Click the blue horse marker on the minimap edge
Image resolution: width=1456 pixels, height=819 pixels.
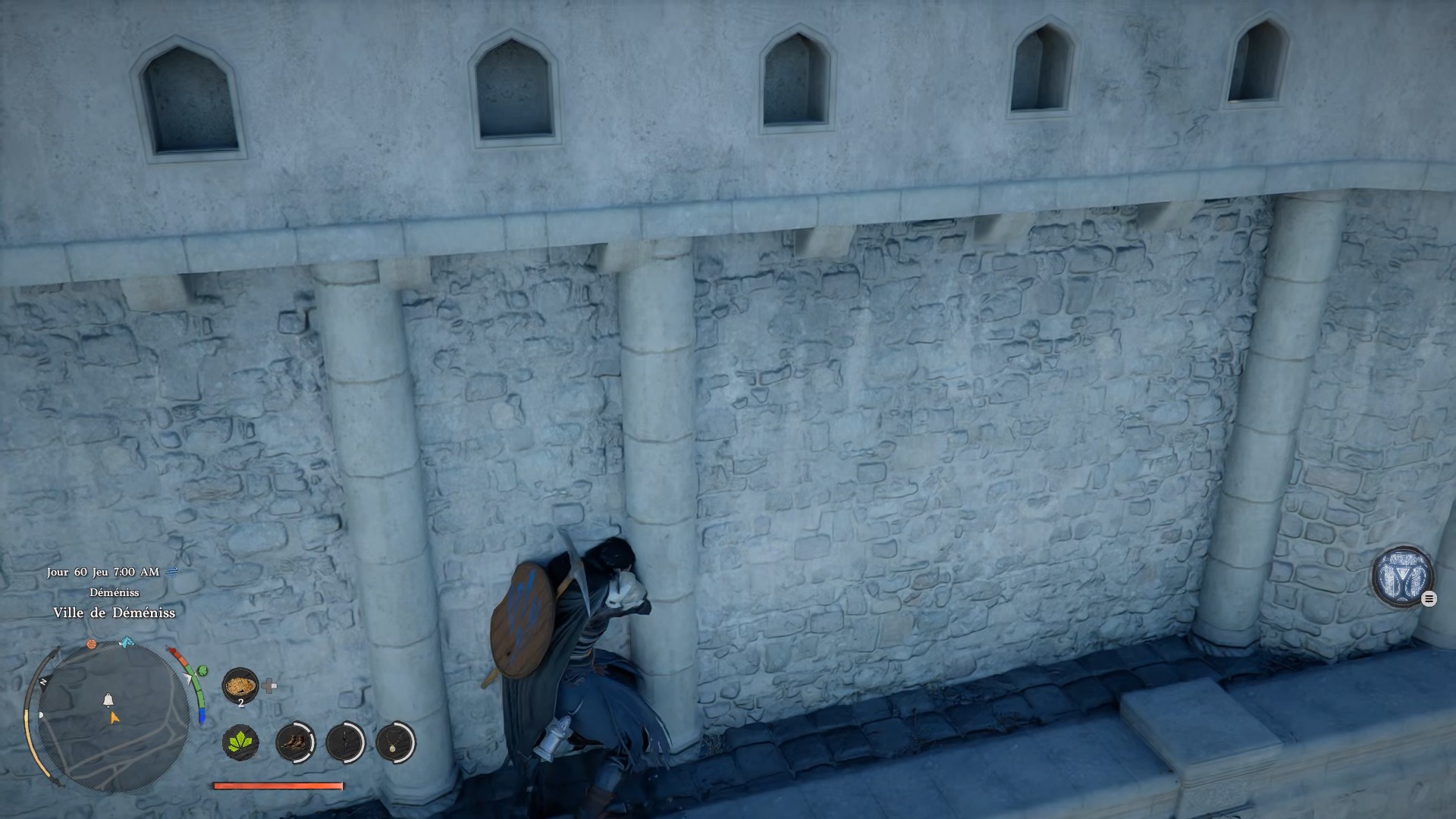point(127,643)
